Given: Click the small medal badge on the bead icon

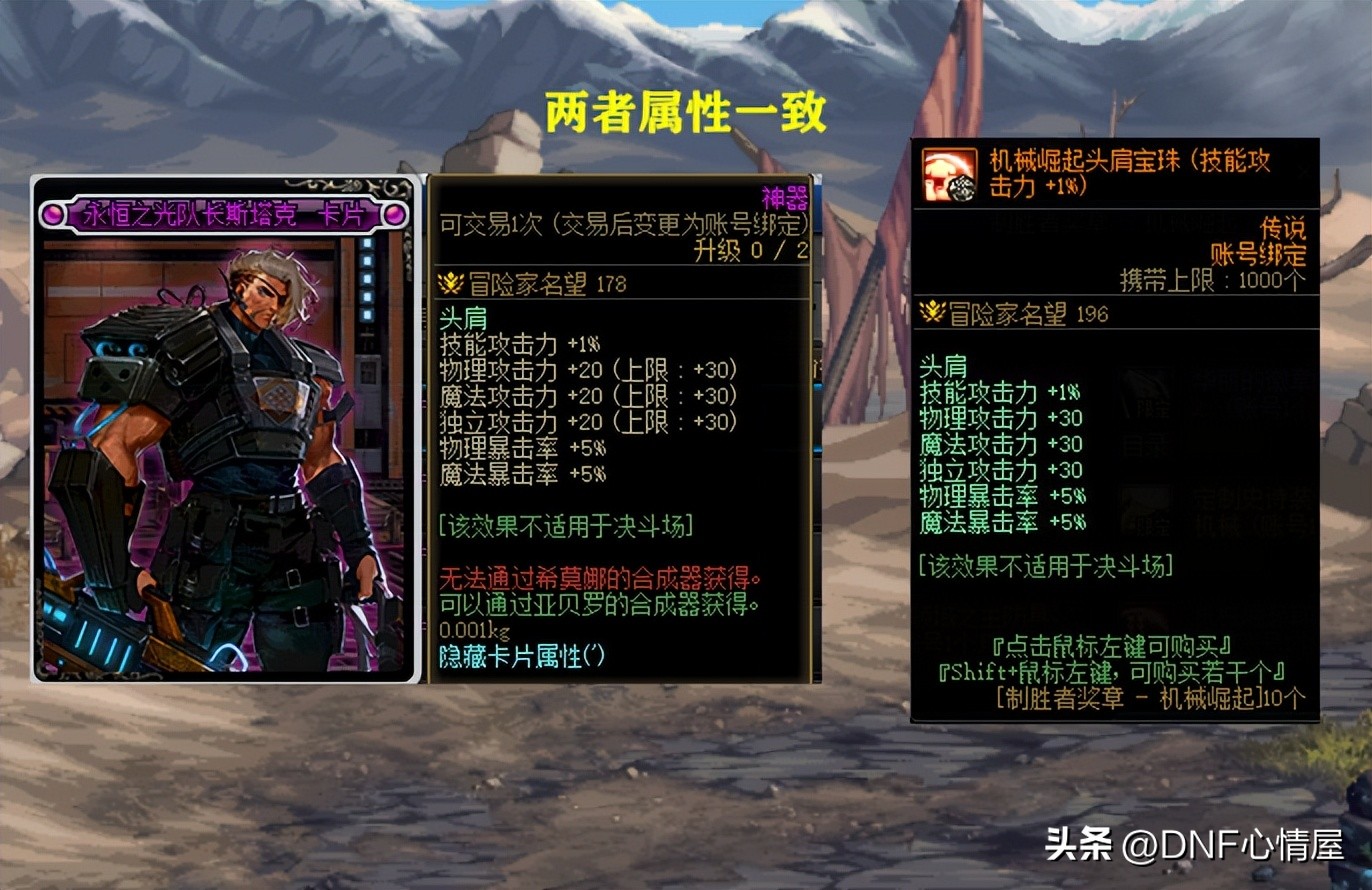Looking at the screenshot, I should [964, 186].
